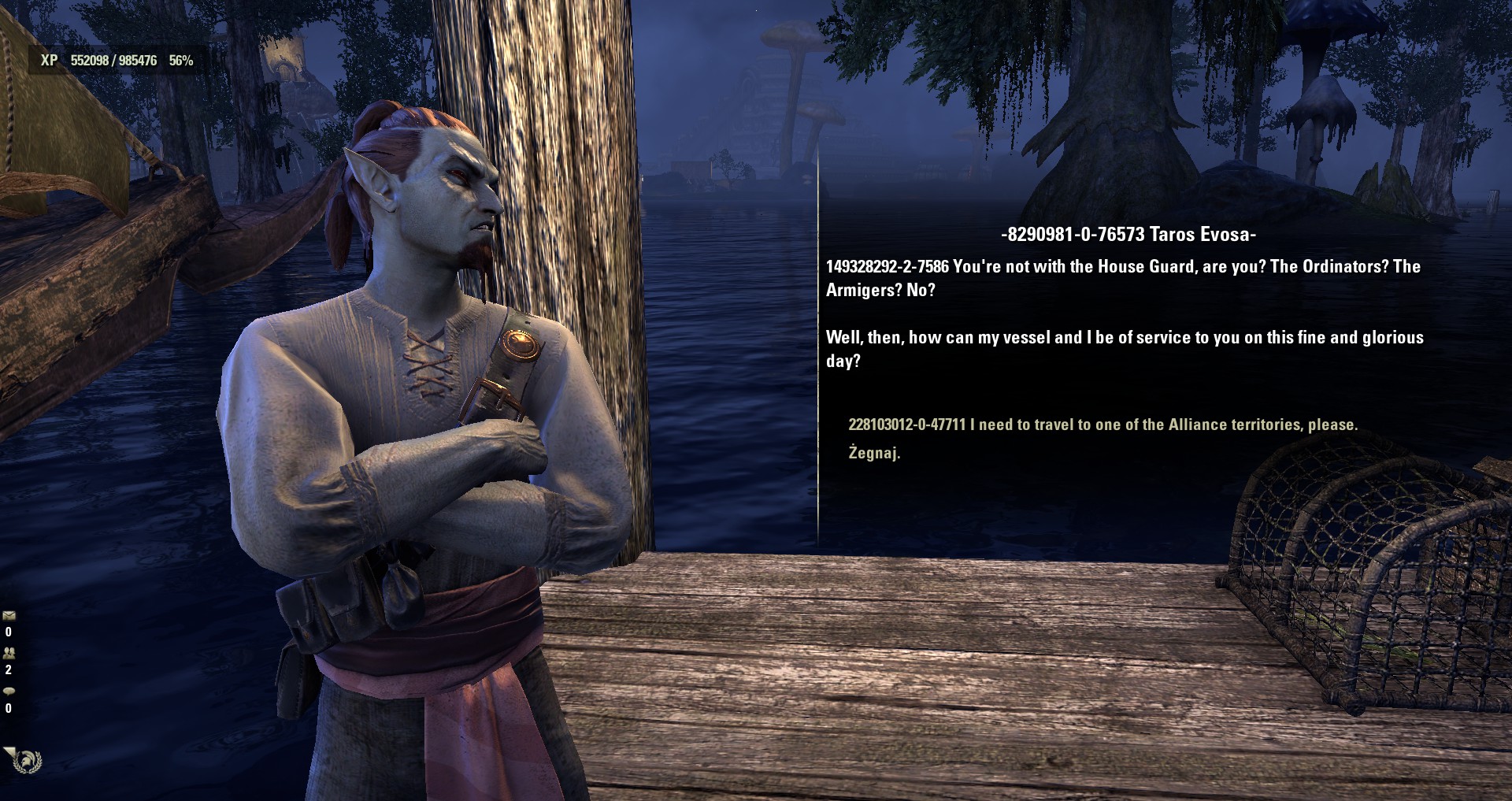Open the helmet and laurel wreath icon
The width and height of the screenshot is (1512, 801).
tap(28, 762)
